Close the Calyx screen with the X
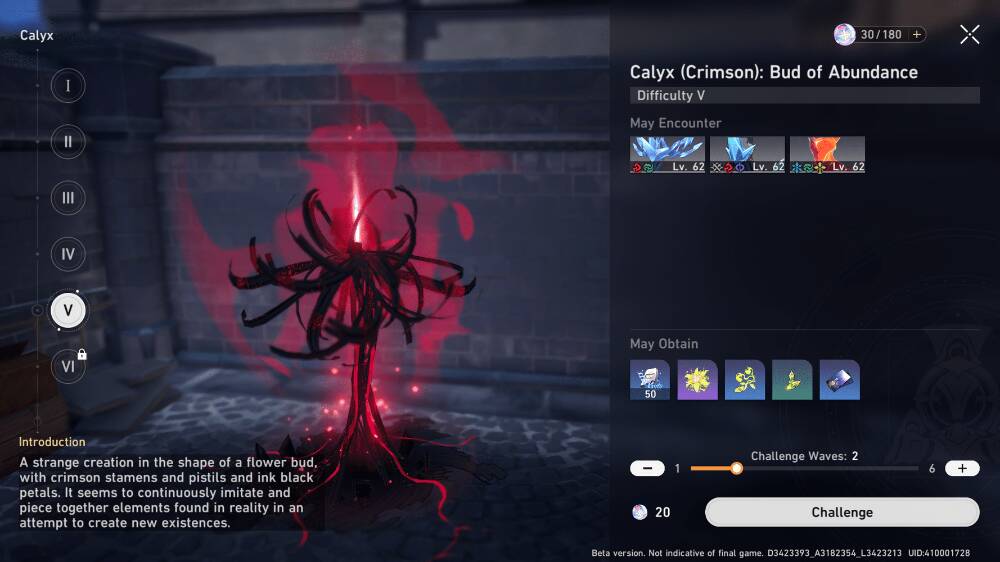The image size is (1000, 562). 969,35
